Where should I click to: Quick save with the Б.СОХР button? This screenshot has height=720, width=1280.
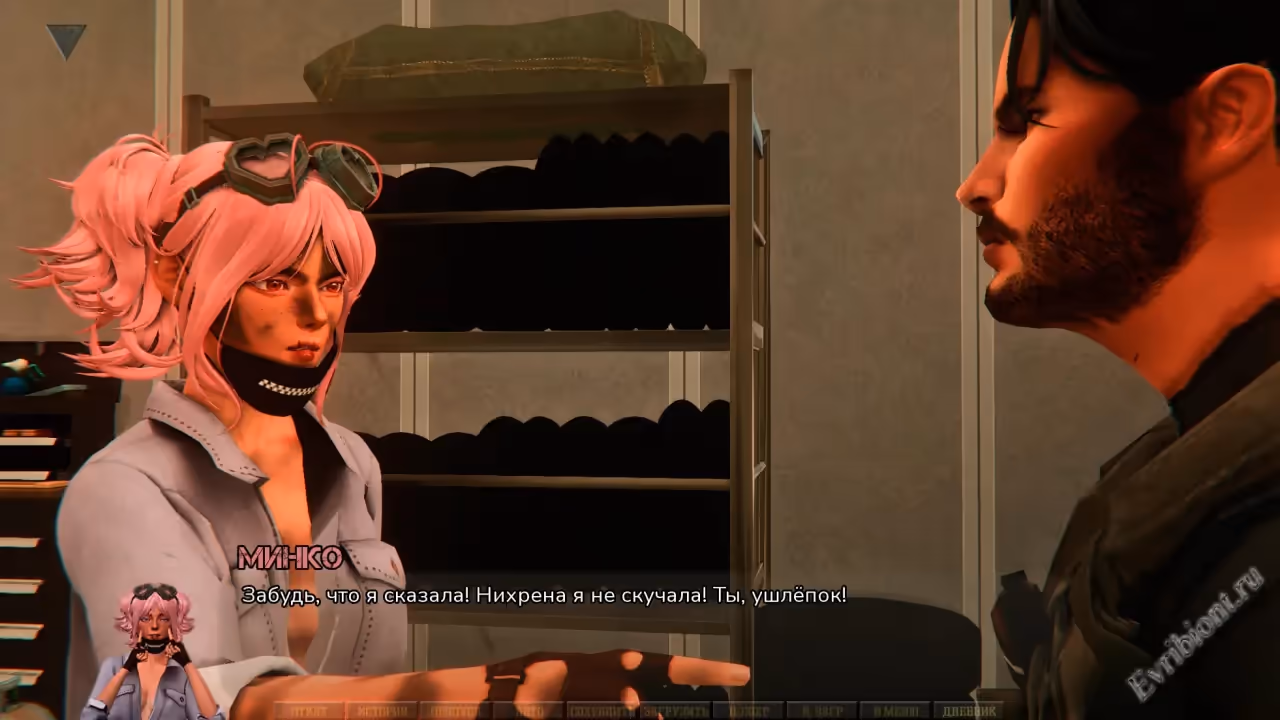coord(749,711)
